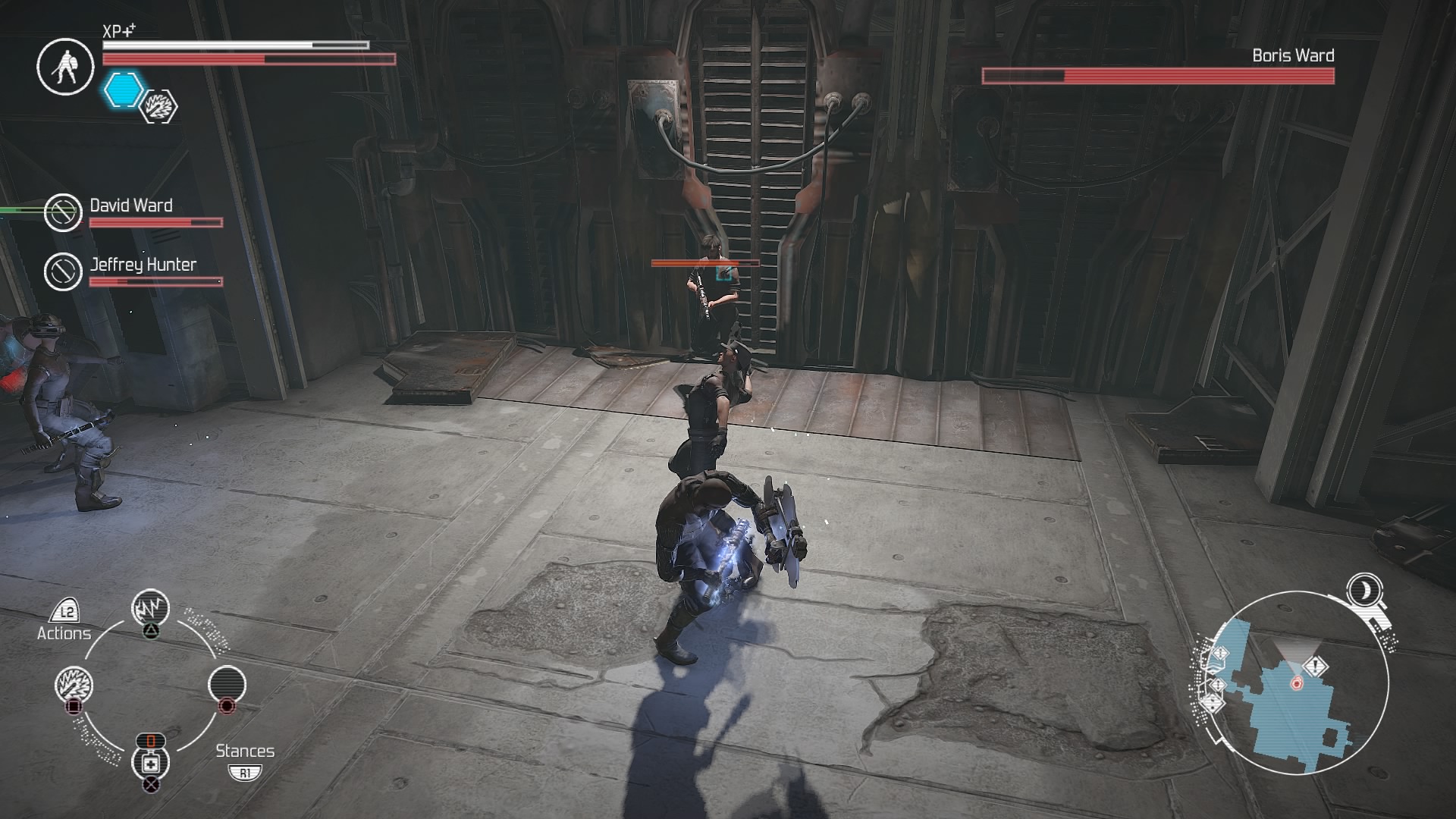Click the player stance portrait icon
The image size is (1456, 819).
click(x=65, y=67)
